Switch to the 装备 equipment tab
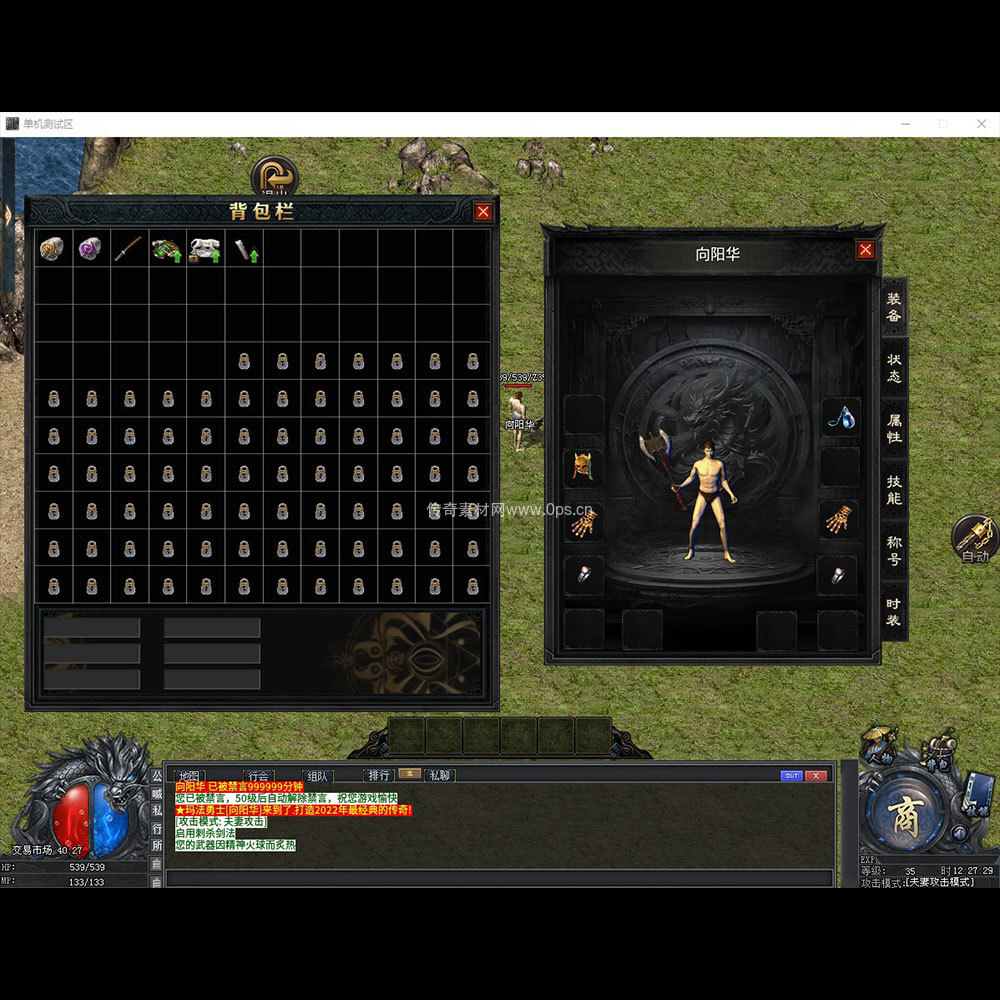Screen dimensions: 1000x1000 point(894,307)
